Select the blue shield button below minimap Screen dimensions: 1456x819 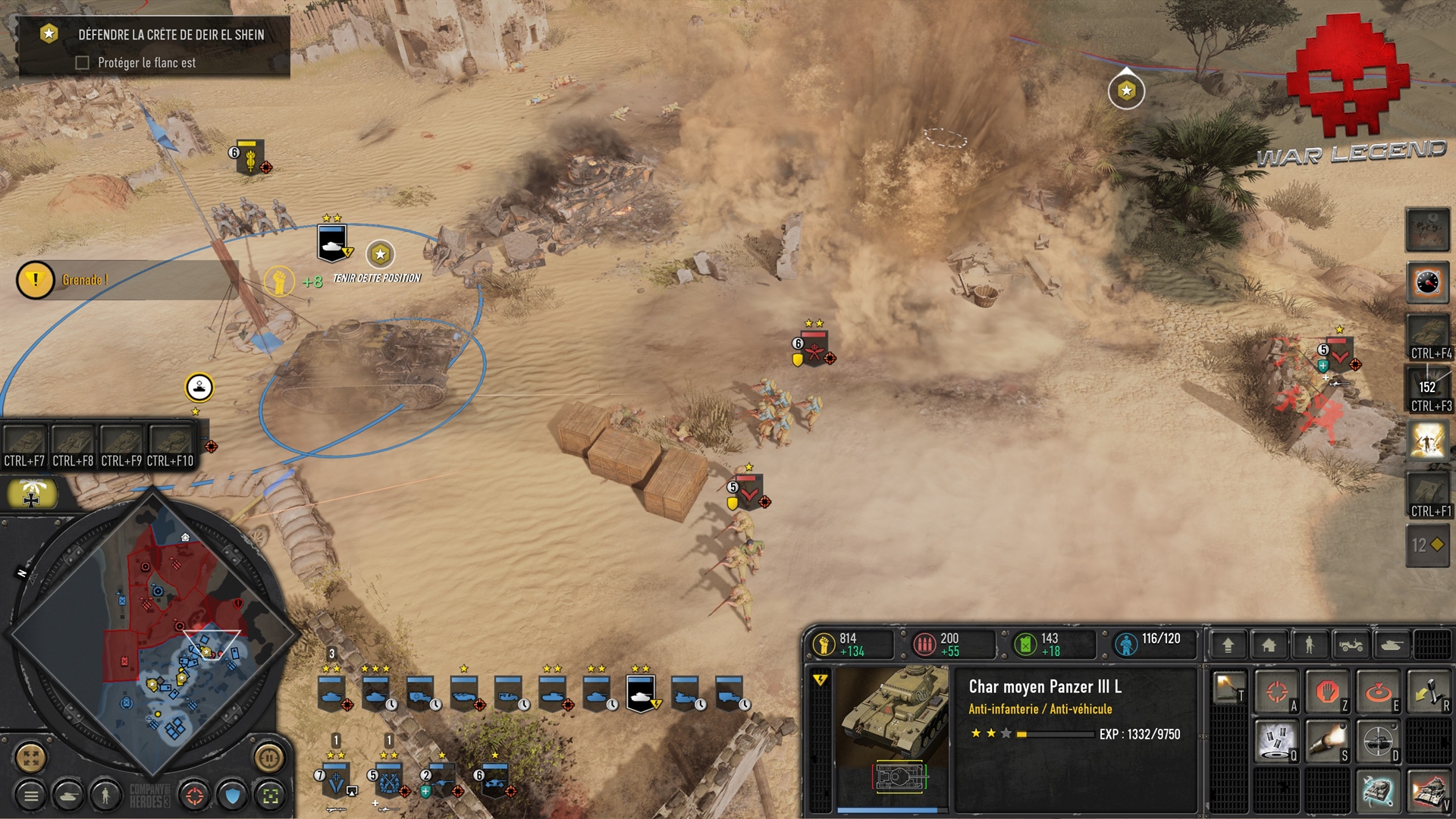[x=232, y=795]
